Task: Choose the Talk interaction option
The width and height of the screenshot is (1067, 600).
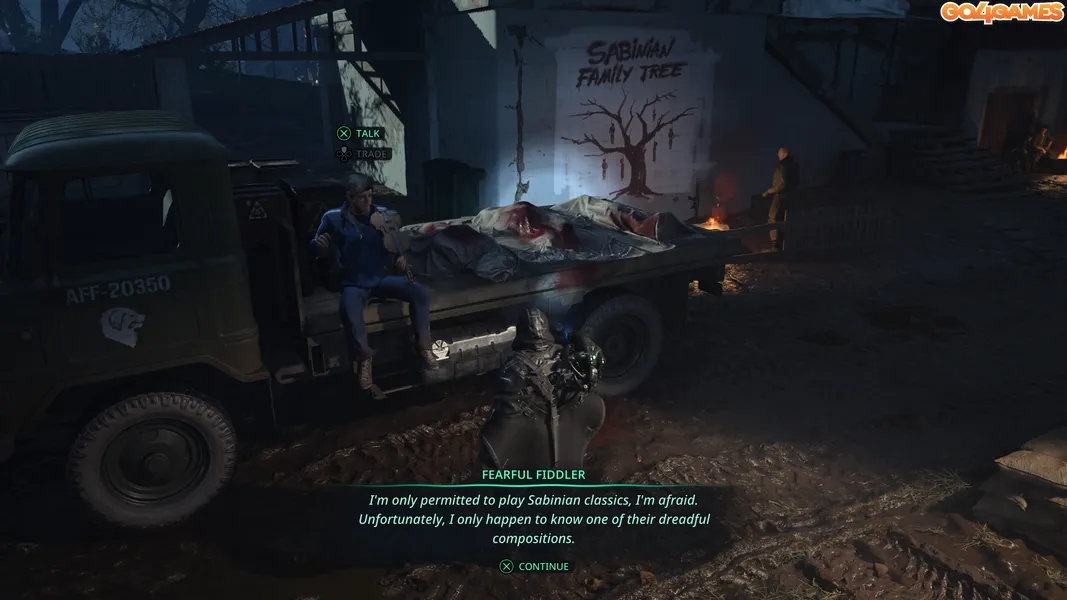Action: 359,133
